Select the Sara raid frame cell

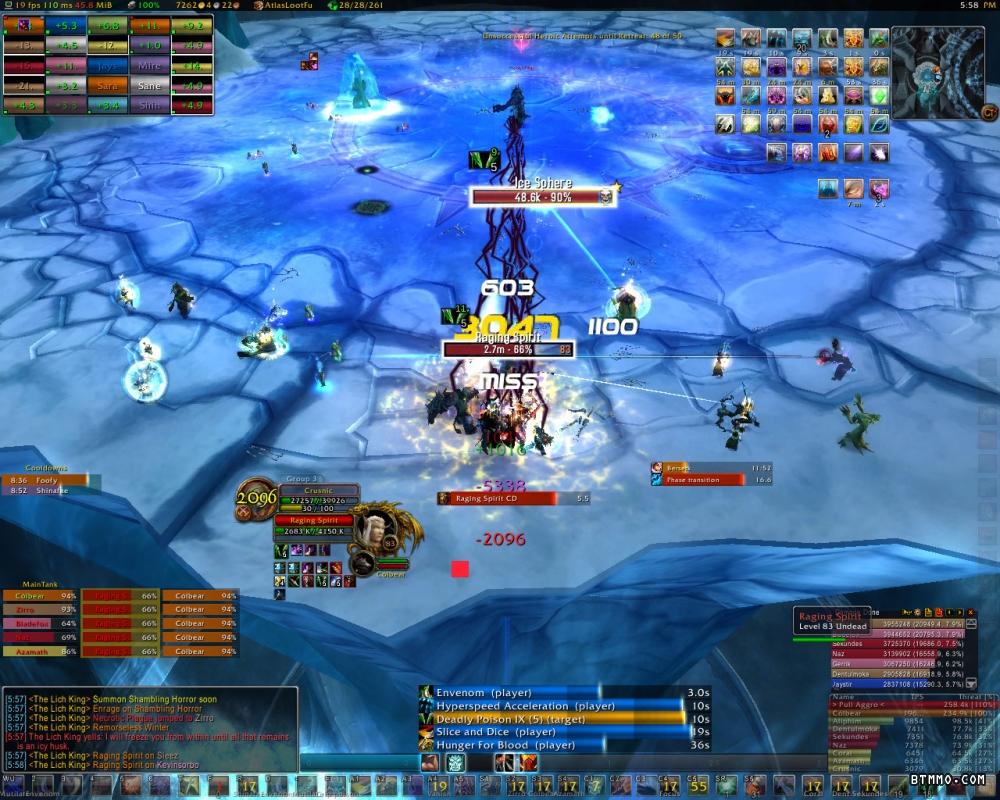coord(107,86)
